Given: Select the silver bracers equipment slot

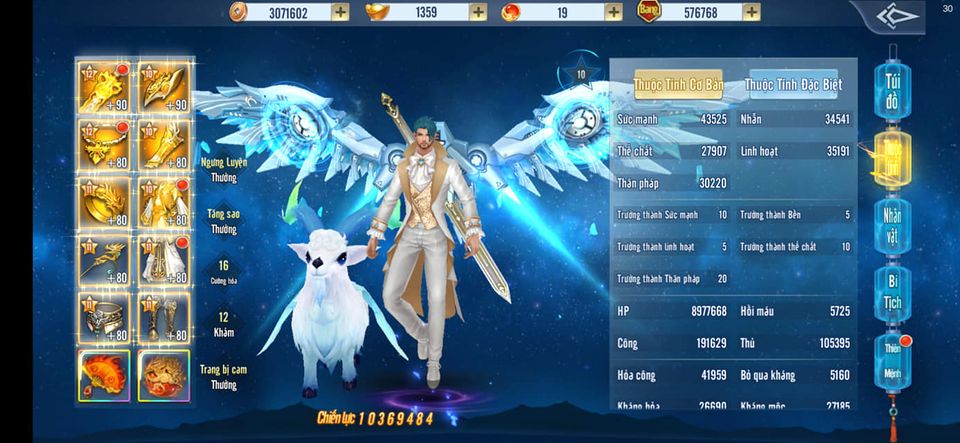Looking at the screenshot, I should point(163,317).
